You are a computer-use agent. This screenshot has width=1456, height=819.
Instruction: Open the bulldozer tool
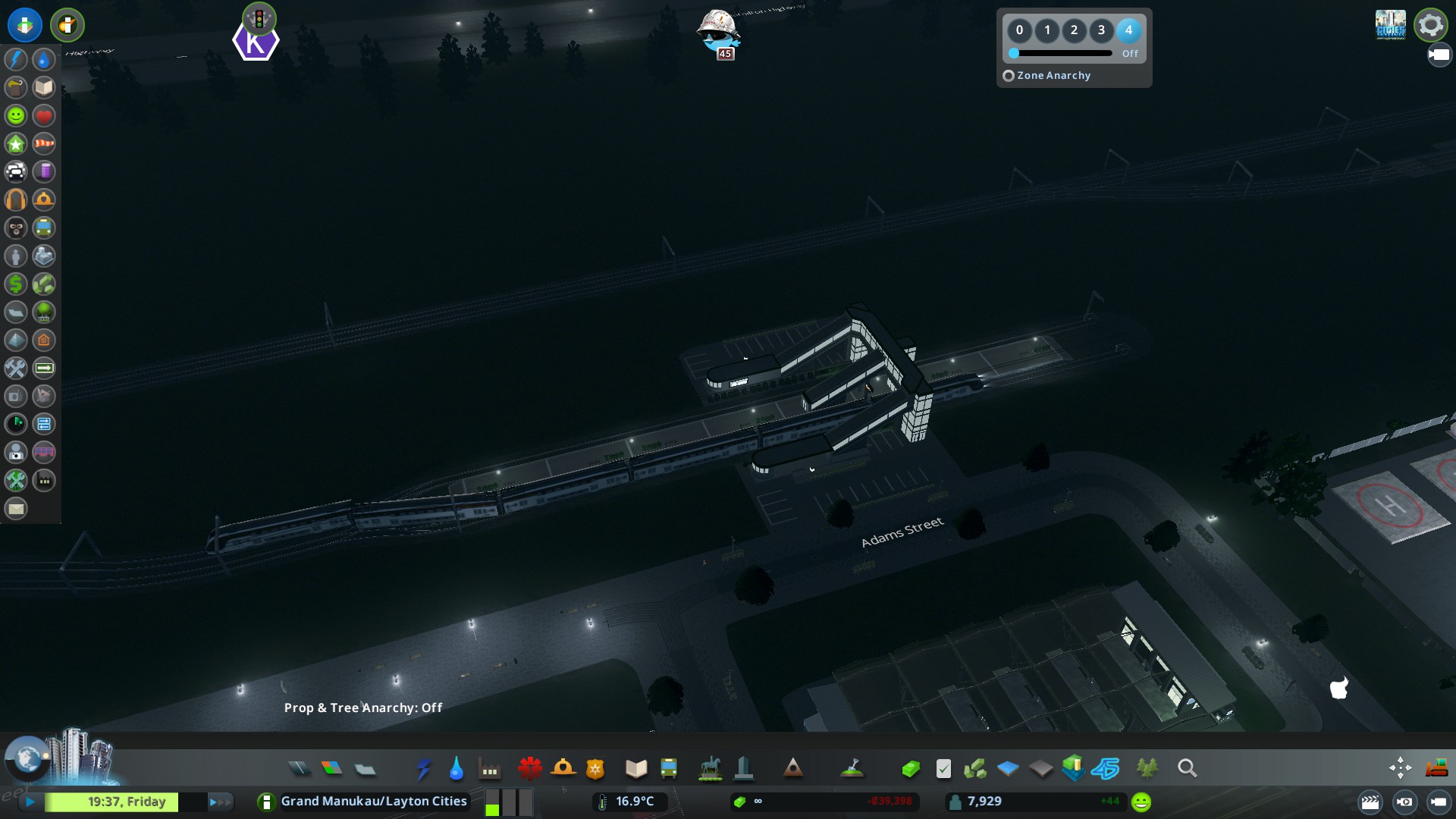tap(1436, 769)
